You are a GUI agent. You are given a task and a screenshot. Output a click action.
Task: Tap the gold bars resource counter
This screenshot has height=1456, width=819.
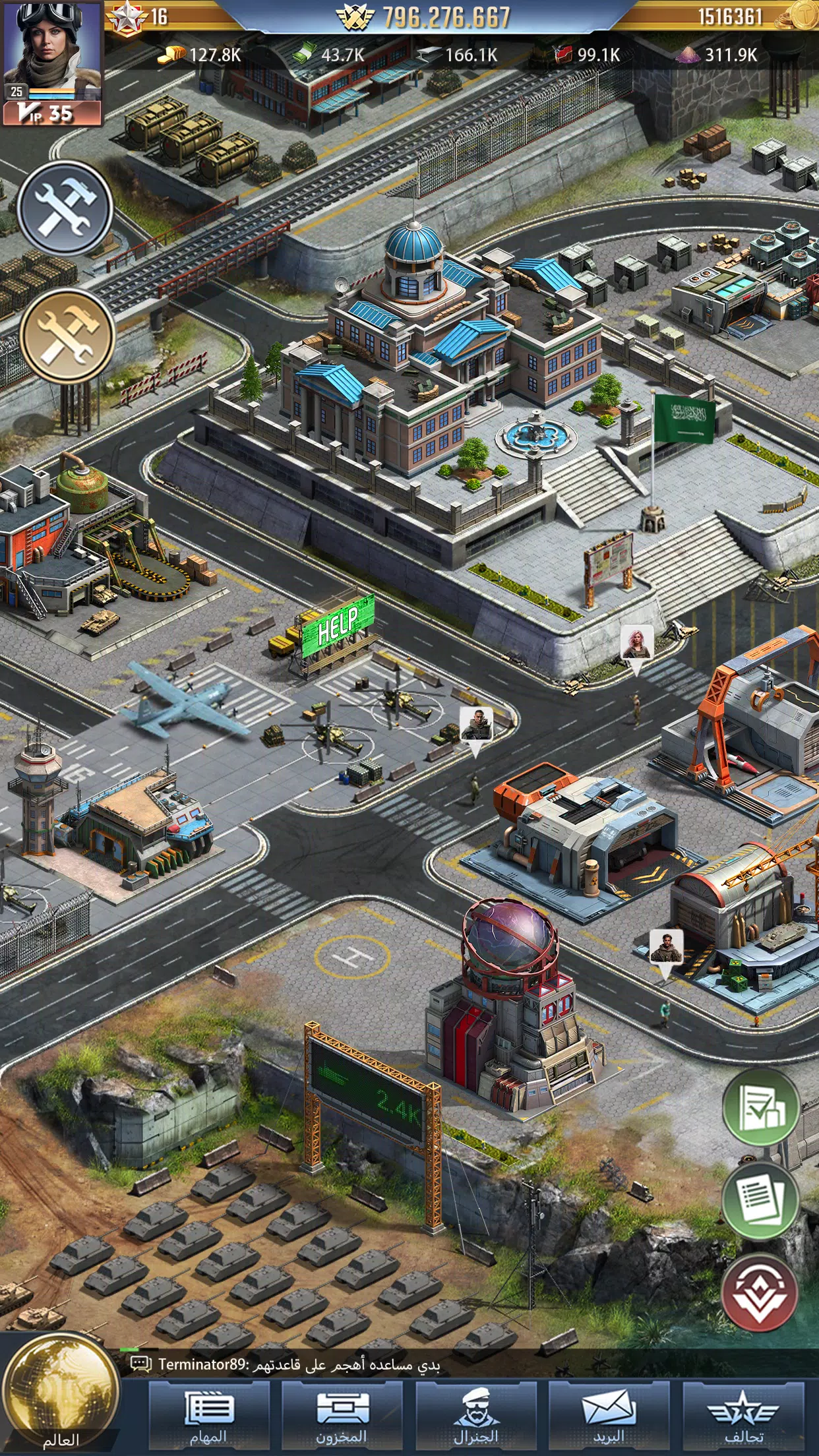click(x=201, y=55)
